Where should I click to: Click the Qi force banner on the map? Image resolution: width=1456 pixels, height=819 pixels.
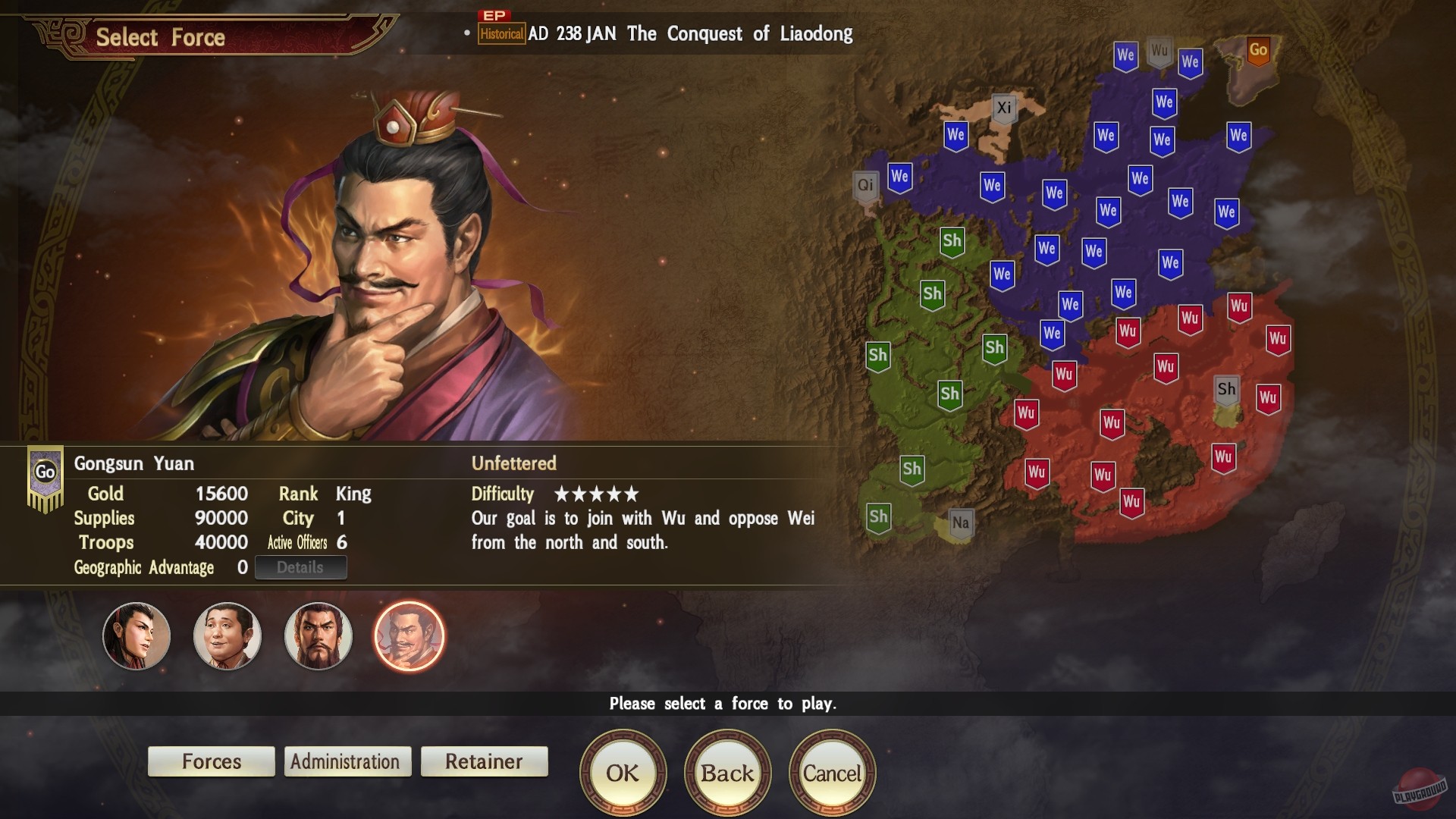(x=865, y=183)
